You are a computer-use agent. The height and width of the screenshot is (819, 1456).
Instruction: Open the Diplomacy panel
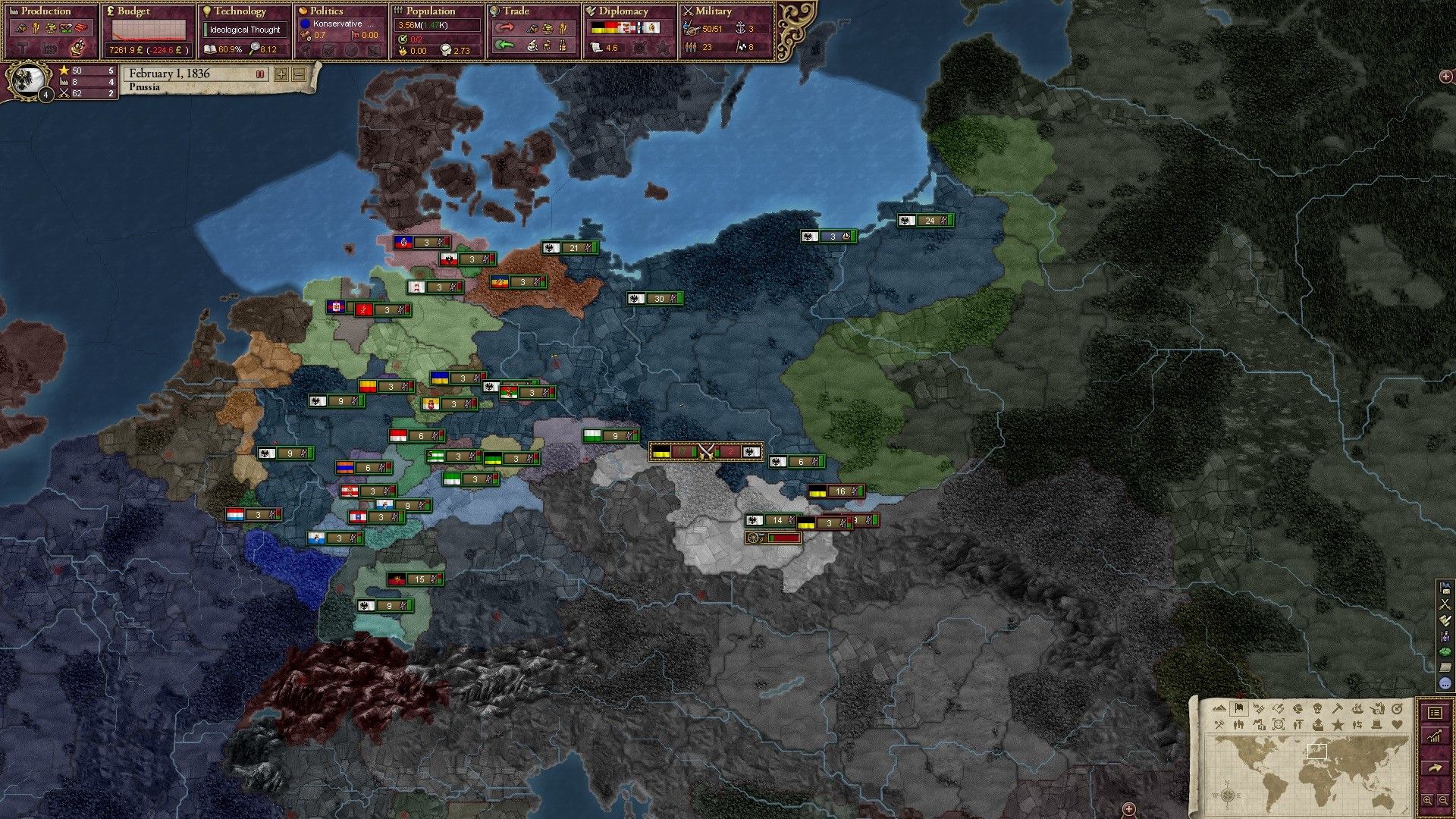[x=622, y=11]
